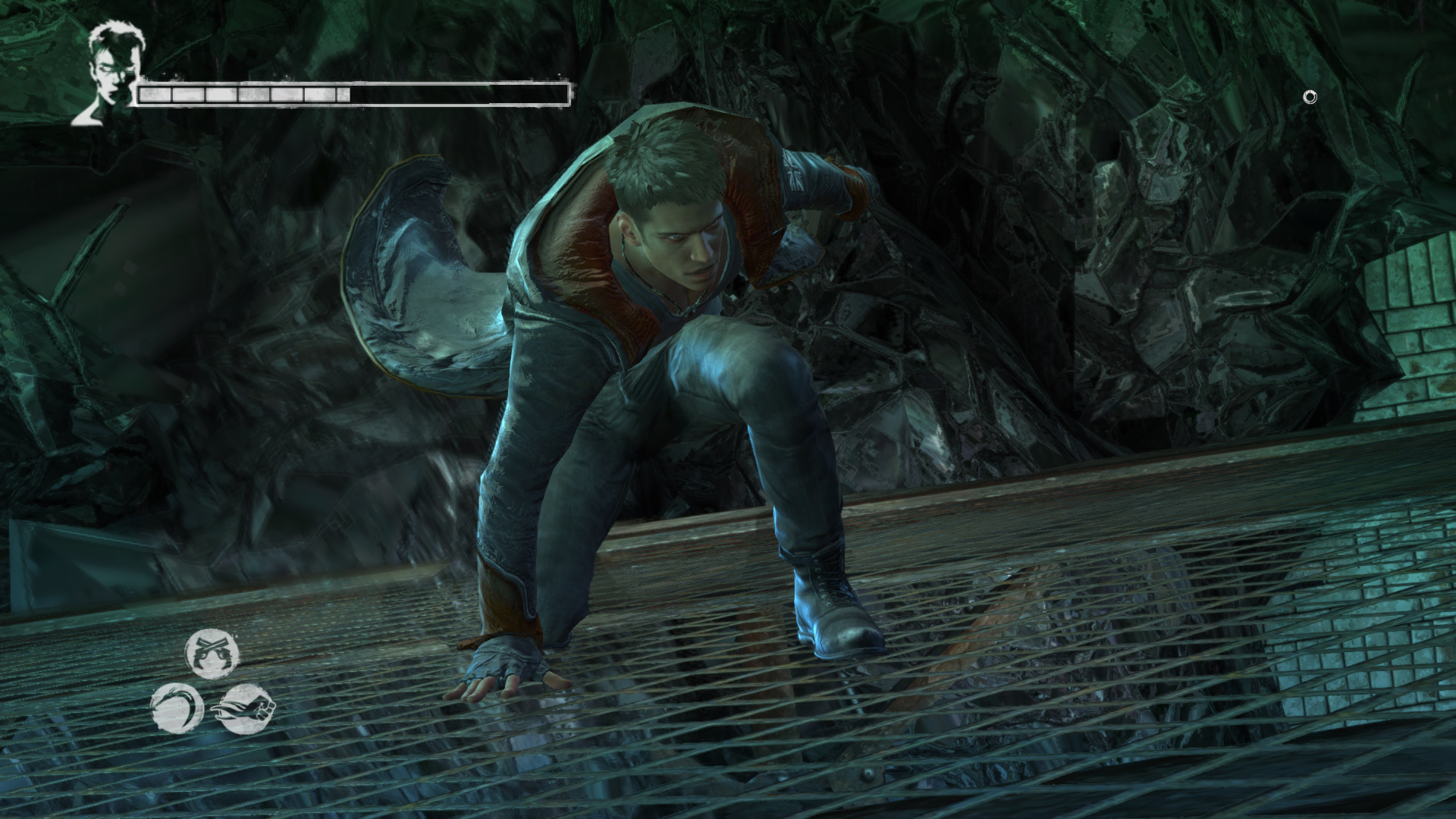1456x819 pixels.
Task: Choose the Osiris scythe weapon icon
Action: (177, 708)
